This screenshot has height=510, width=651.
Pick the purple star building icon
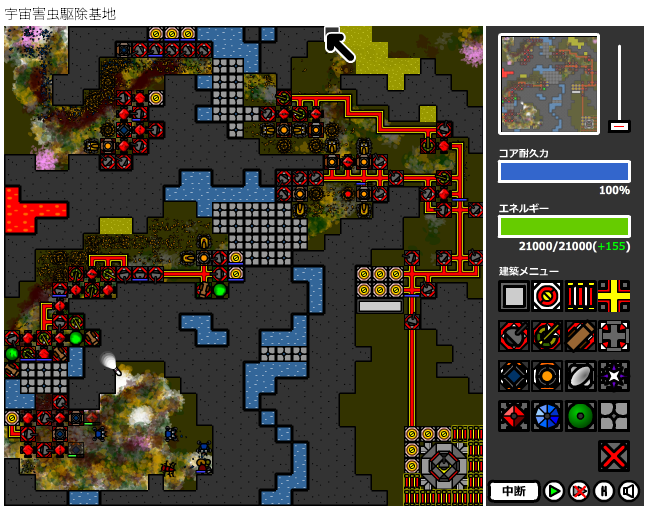(613, 376)
